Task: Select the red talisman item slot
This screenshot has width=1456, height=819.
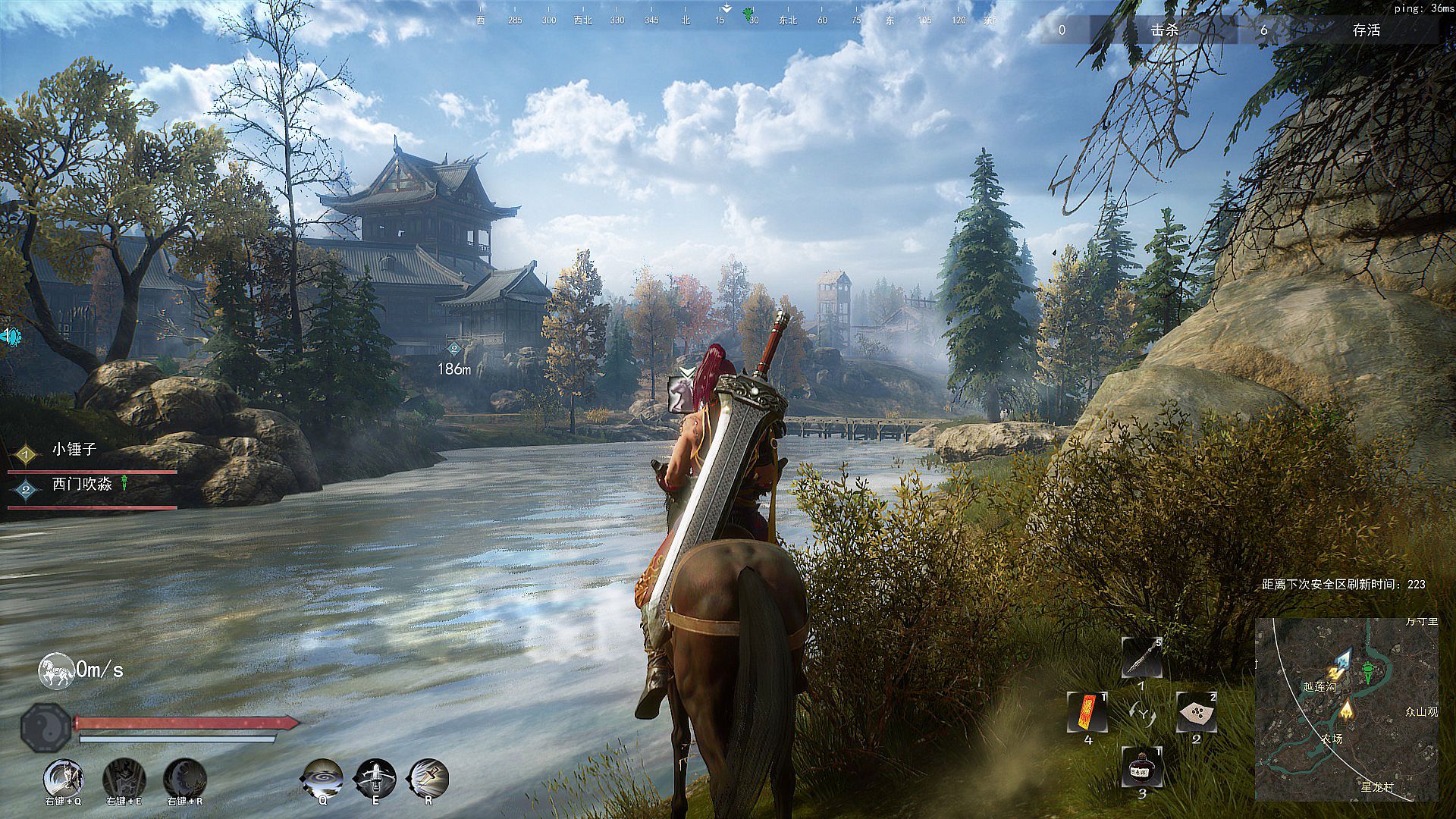Action: [x=1087, y=713]
